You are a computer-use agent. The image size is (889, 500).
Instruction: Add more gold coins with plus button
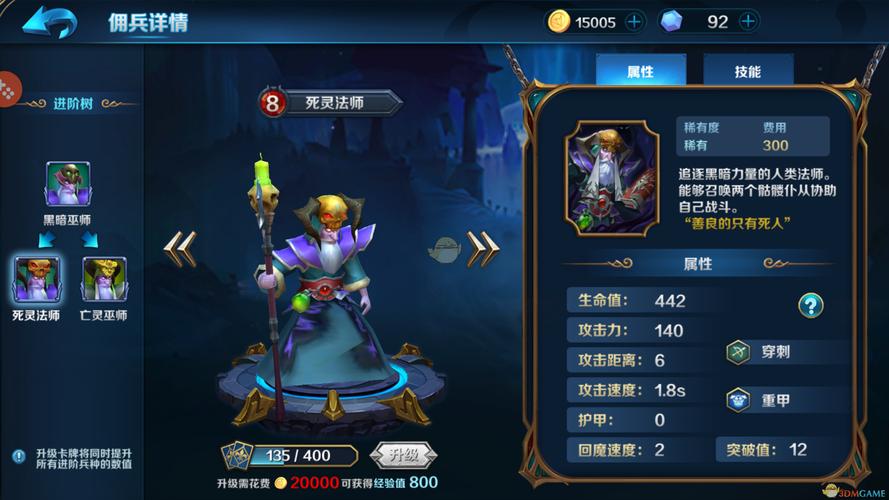point(634,22)
